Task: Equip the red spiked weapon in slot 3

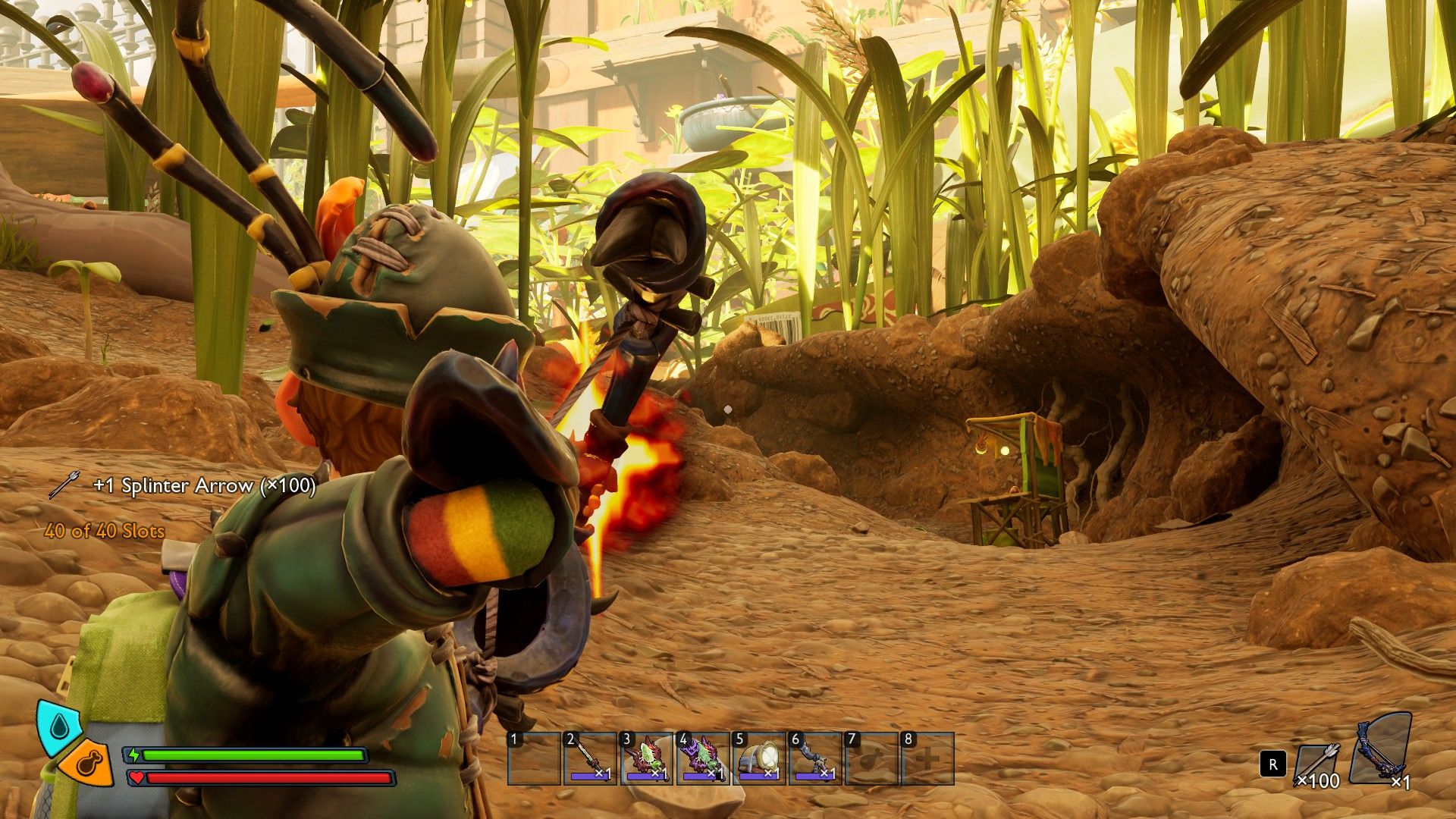Action: pos(646,758)
